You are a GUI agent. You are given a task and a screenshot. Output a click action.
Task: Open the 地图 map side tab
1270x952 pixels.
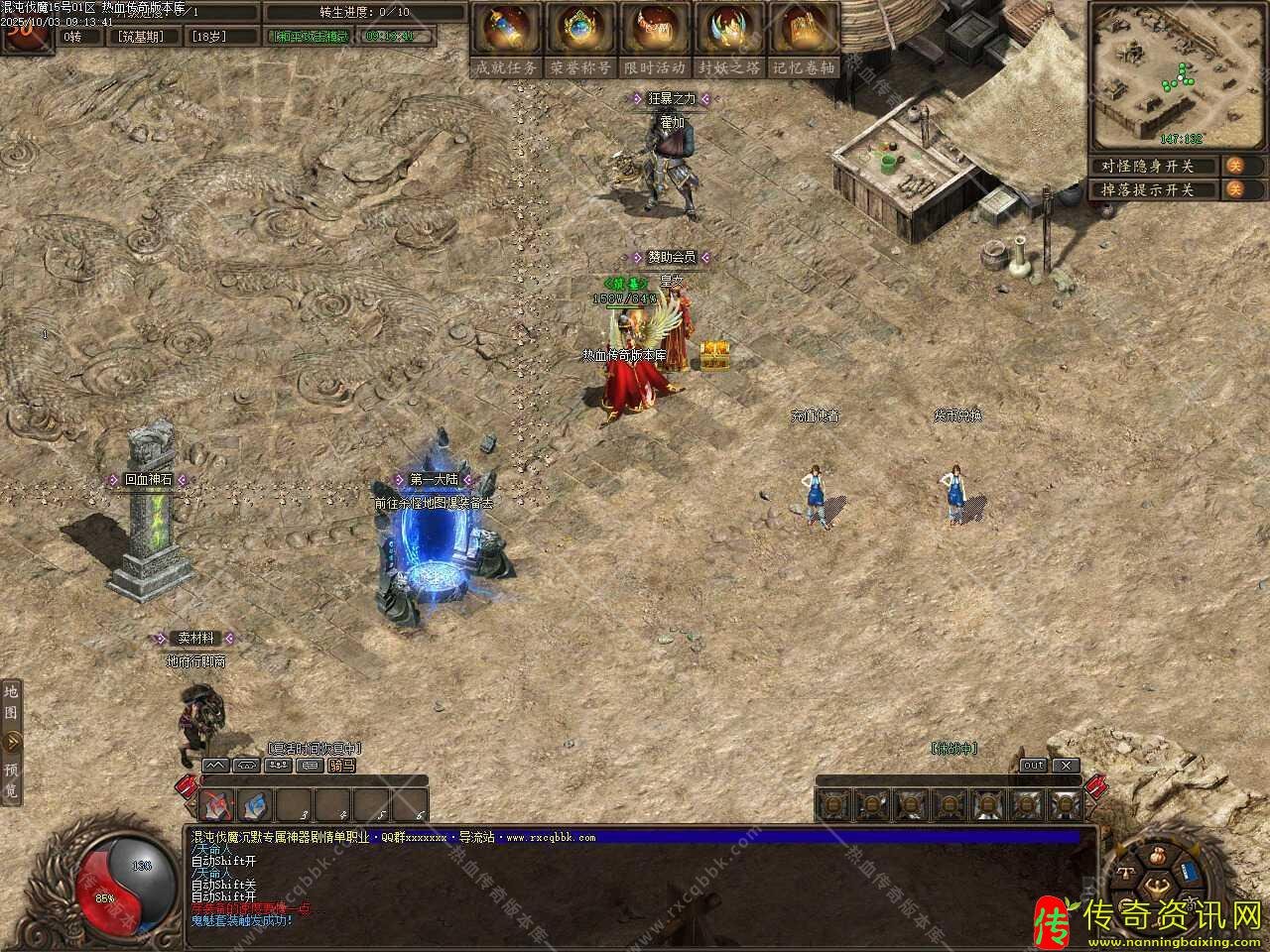tap(12, 701)
